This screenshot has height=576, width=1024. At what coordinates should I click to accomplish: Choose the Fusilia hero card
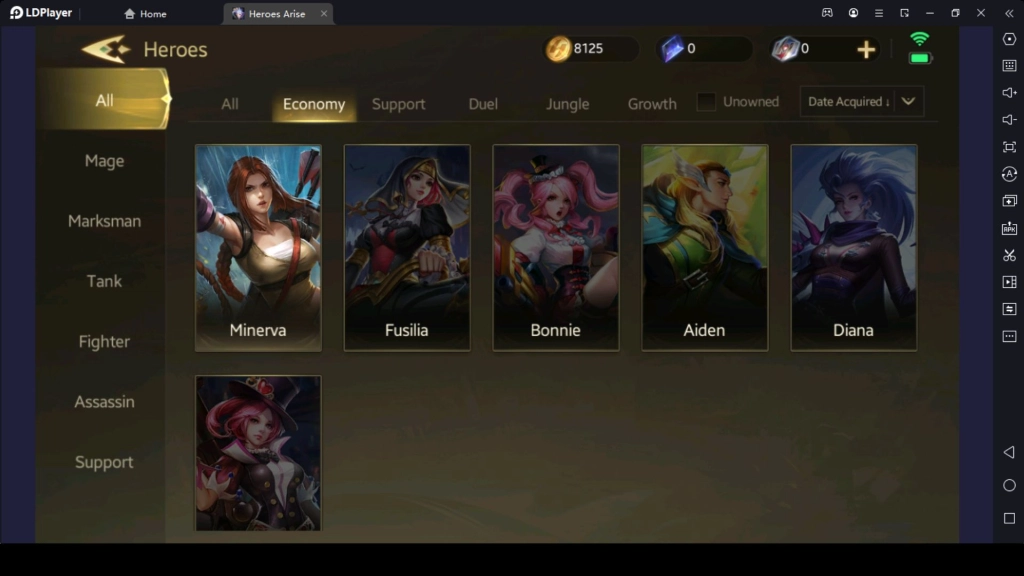(x=407, y=248)
